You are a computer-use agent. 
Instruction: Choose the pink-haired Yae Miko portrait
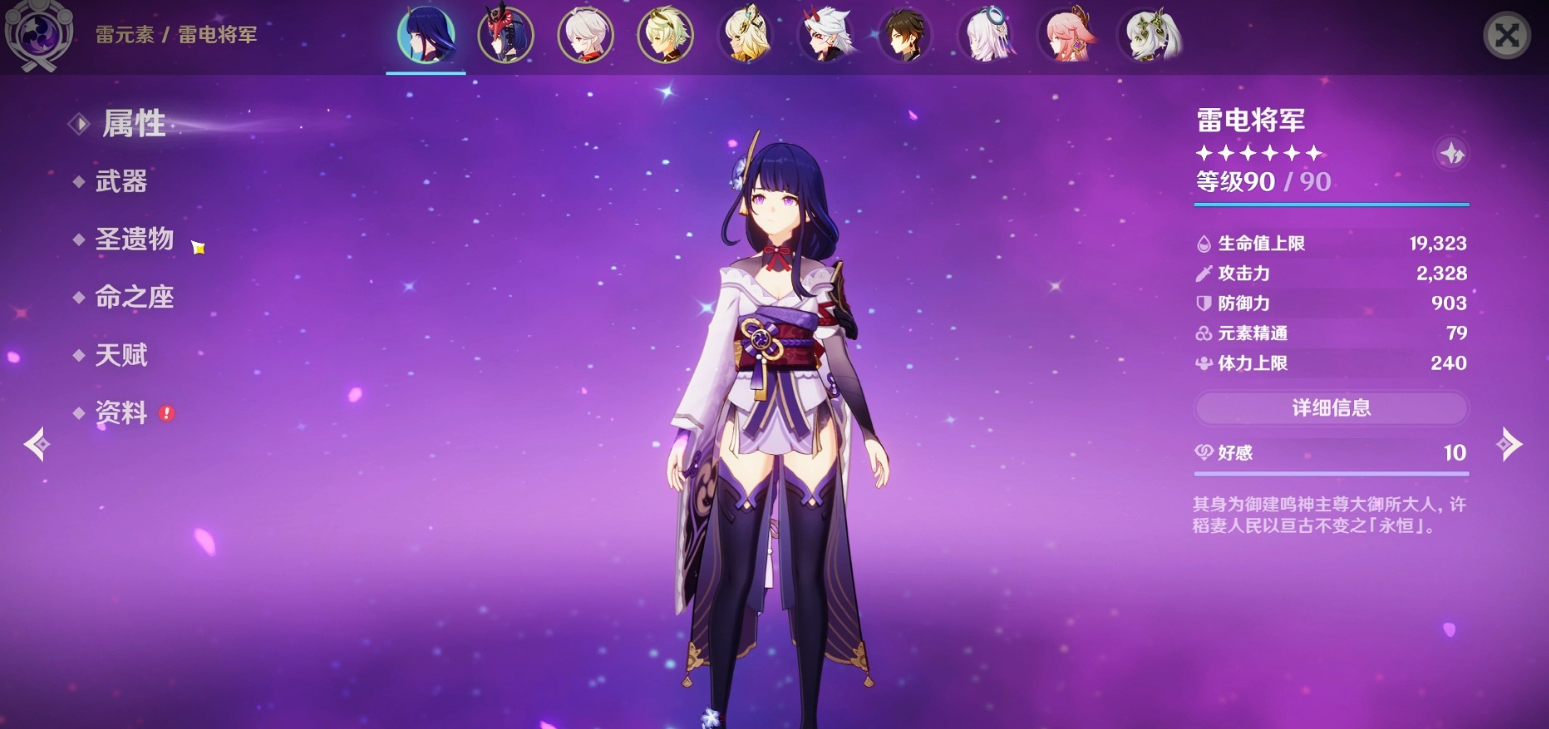point(1066,36)
